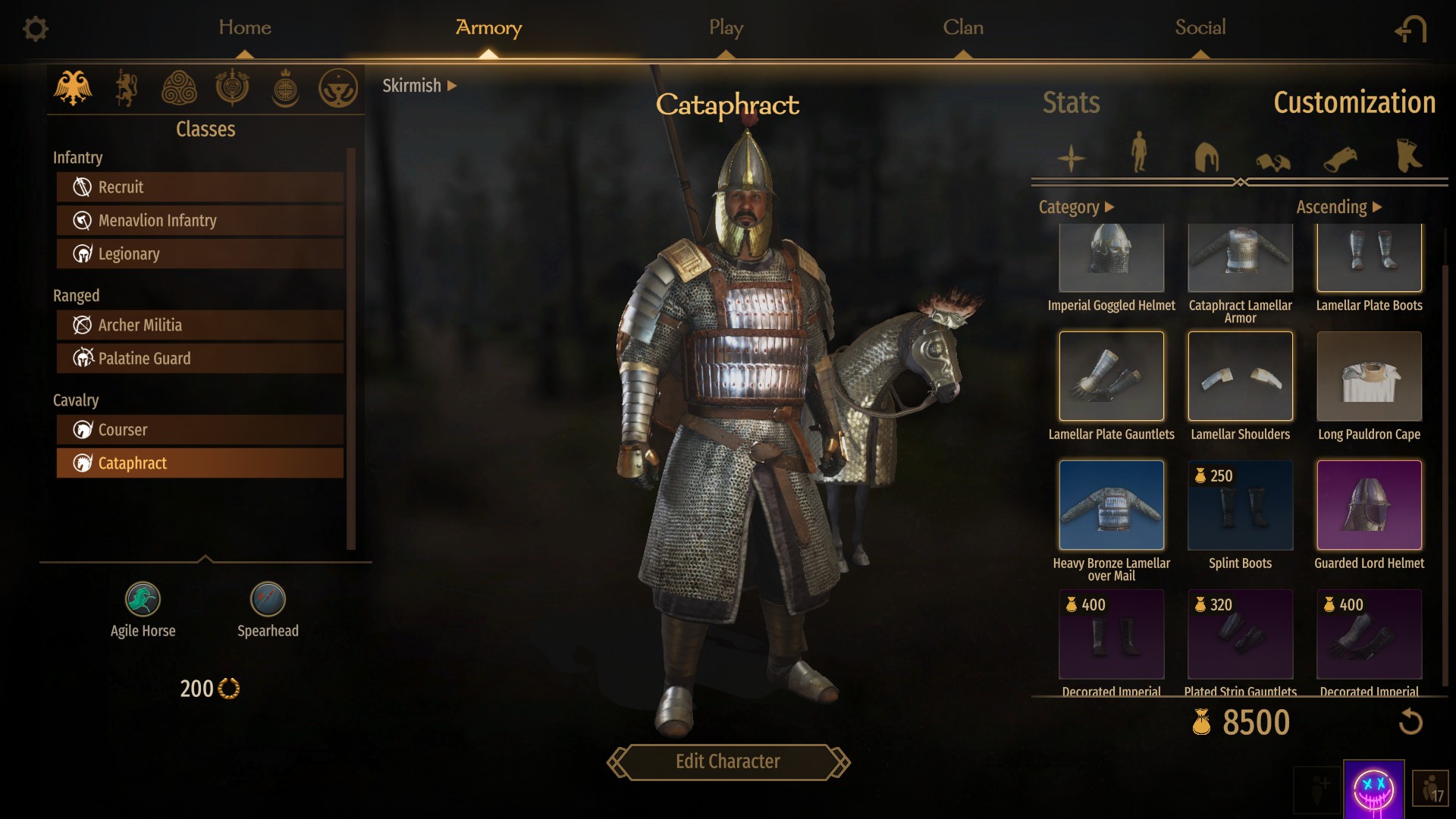1456x819 pixels.
Task: Select the Long Pauldron Cape item
Action: coord(1369,376)
